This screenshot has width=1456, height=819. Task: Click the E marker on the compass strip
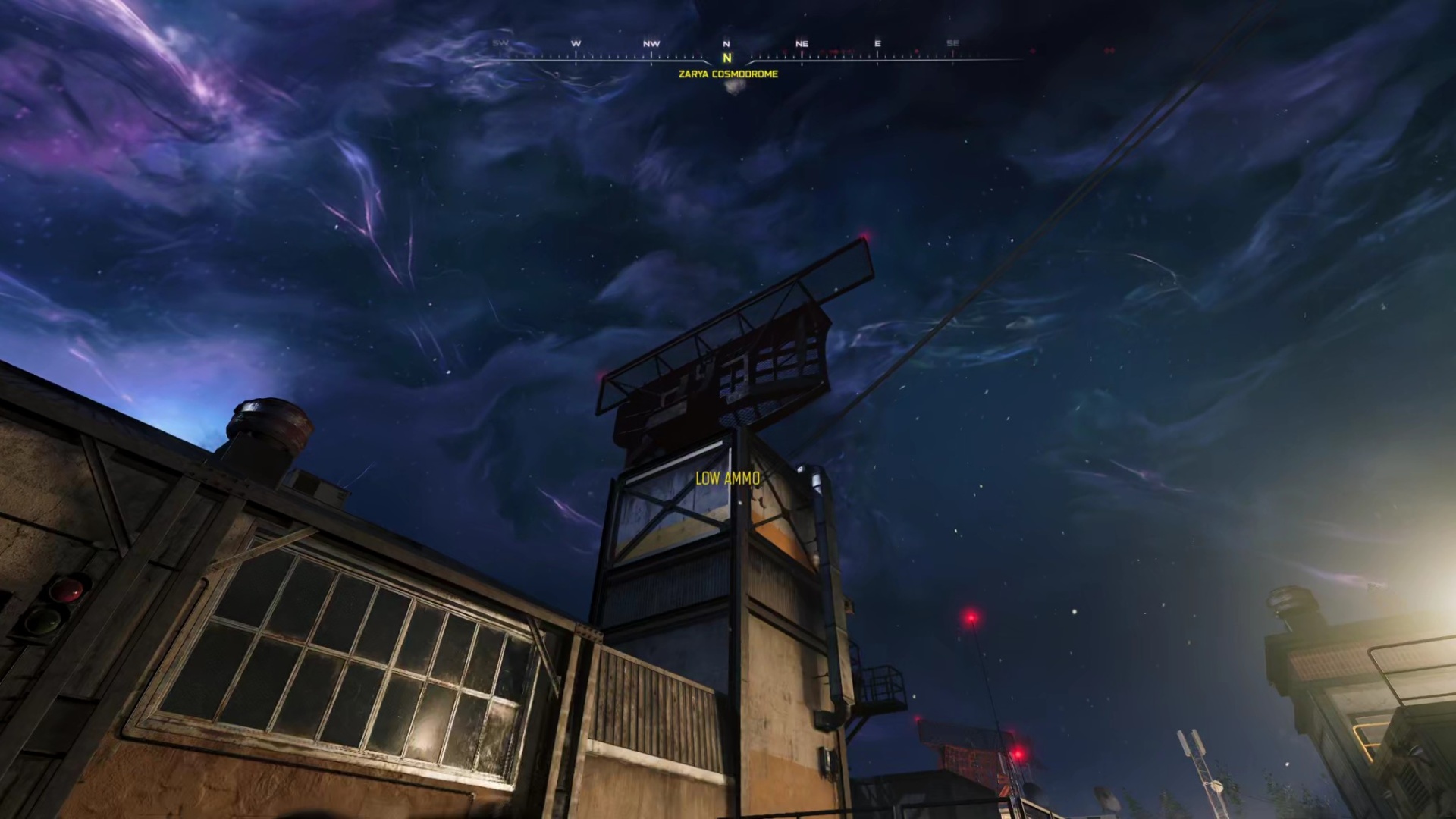[x=877, y=43]
